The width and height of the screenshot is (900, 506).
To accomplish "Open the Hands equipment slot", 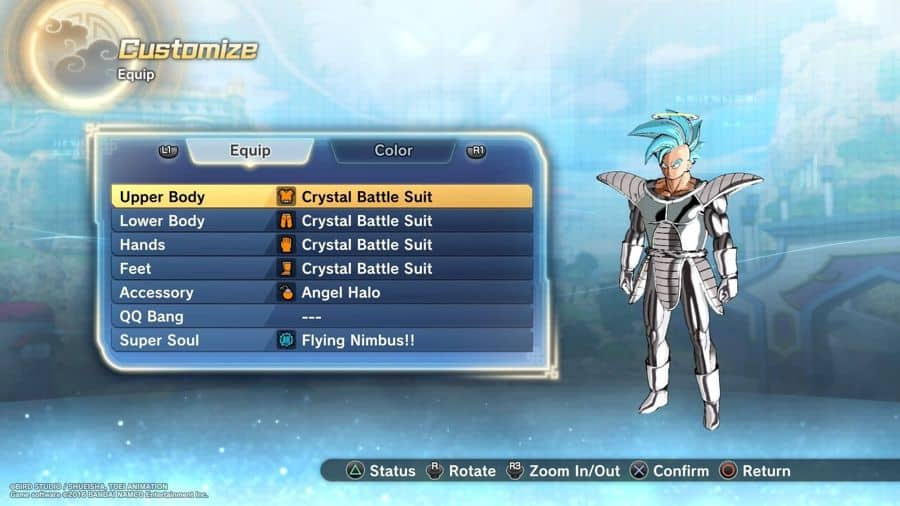I will [x=322, y=245].
